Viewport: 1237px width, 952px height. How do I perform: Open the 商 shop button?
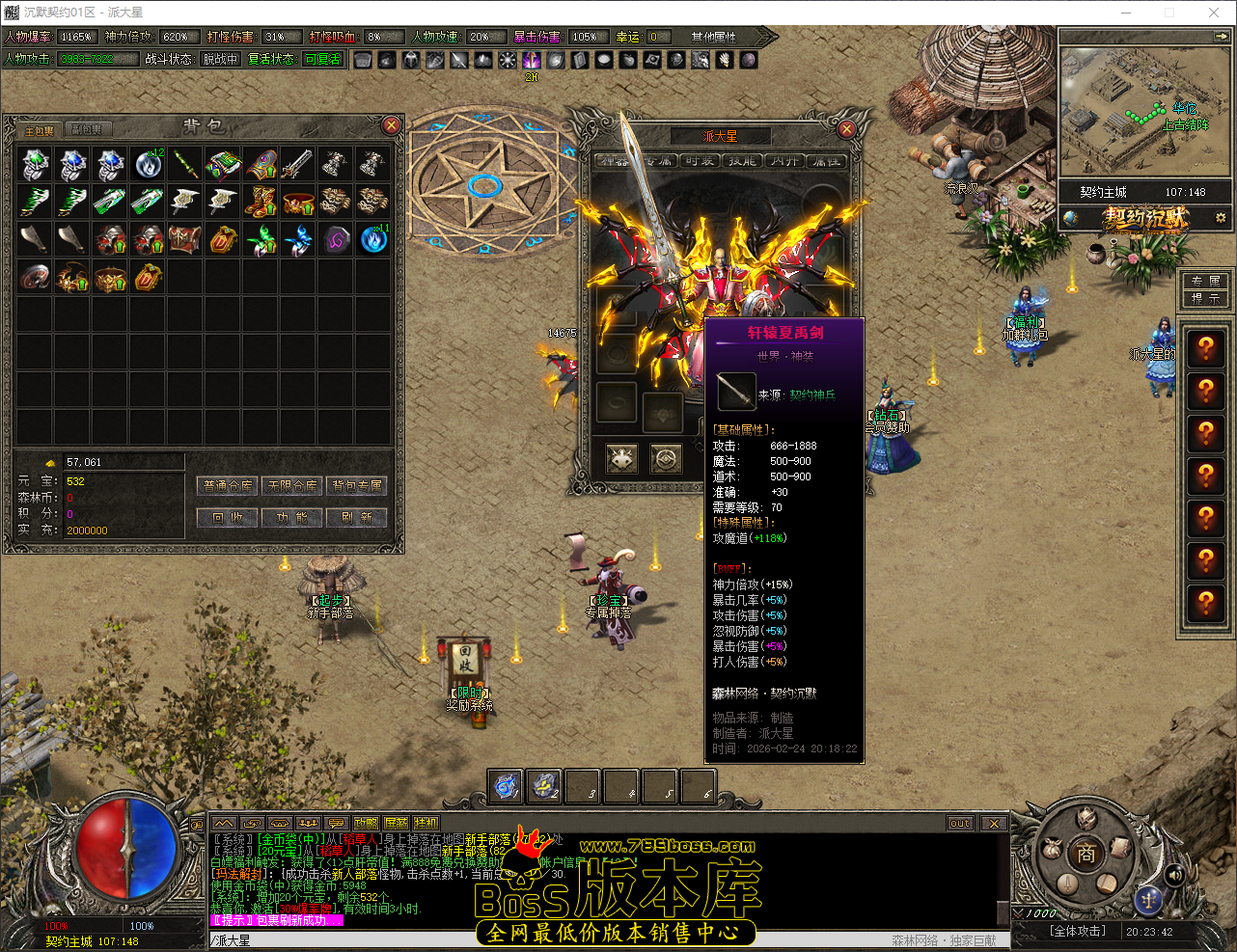tap(1086, 853)
